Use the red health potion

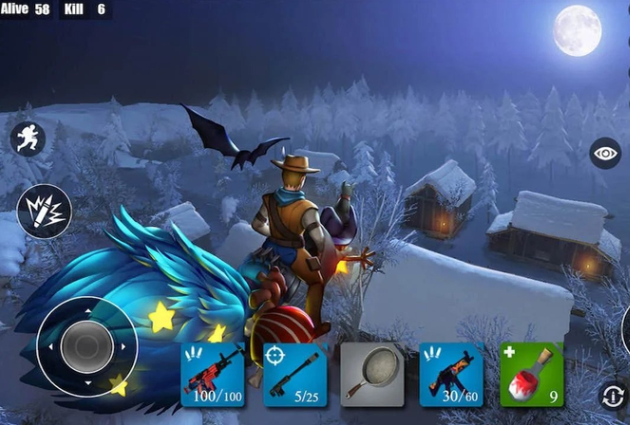[531, 375]
